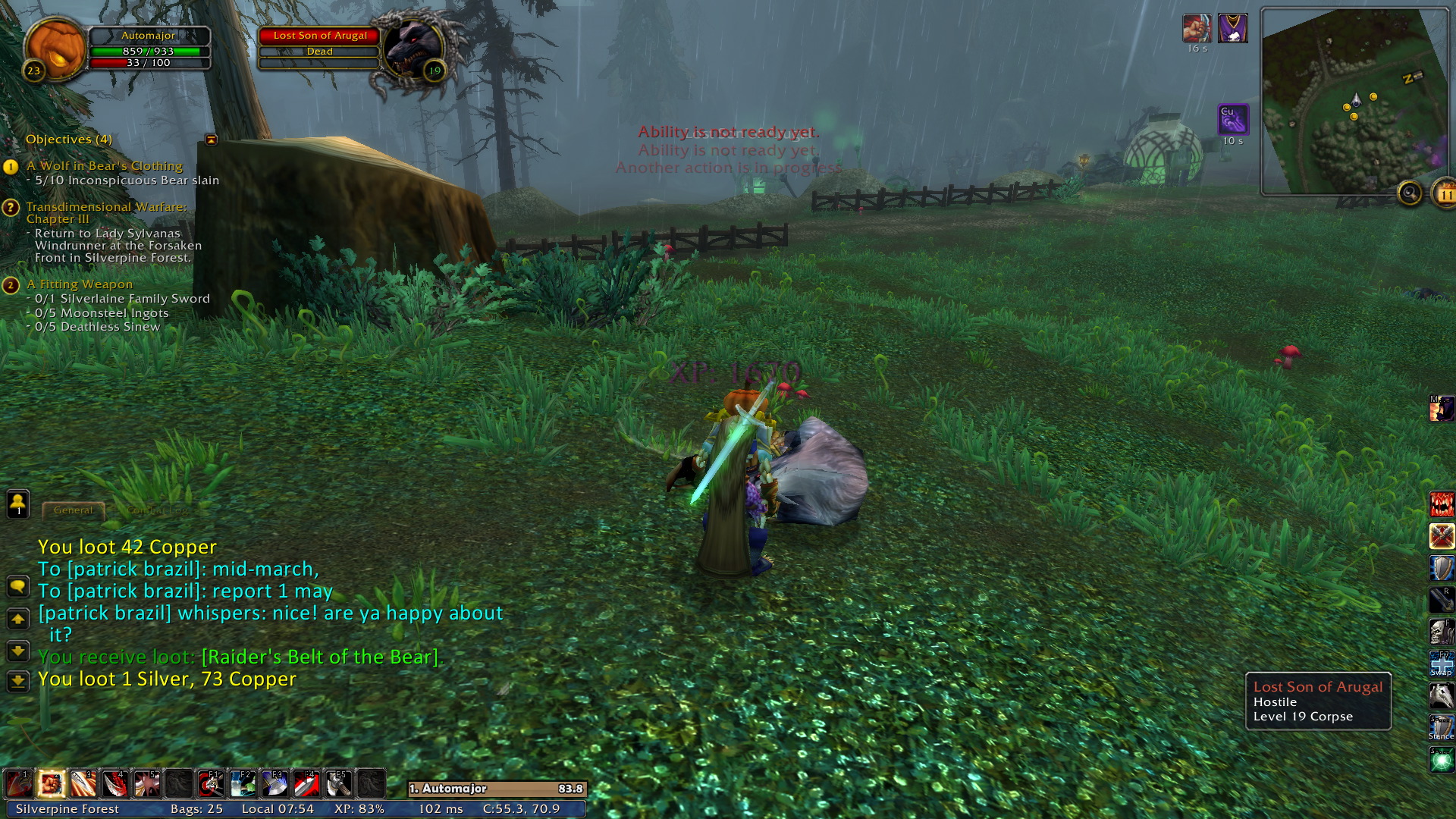The image size is (1456, 819).
Task: Open the calendar button showing 11
Action: (x=1445, y=194)
